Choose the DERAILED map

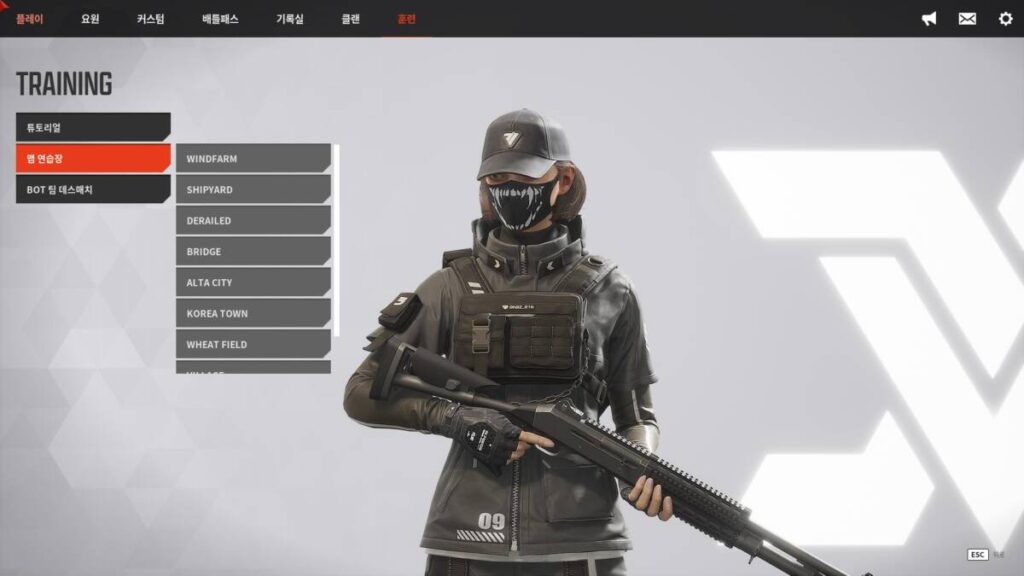pyautogui.click(x=252, y=221)
